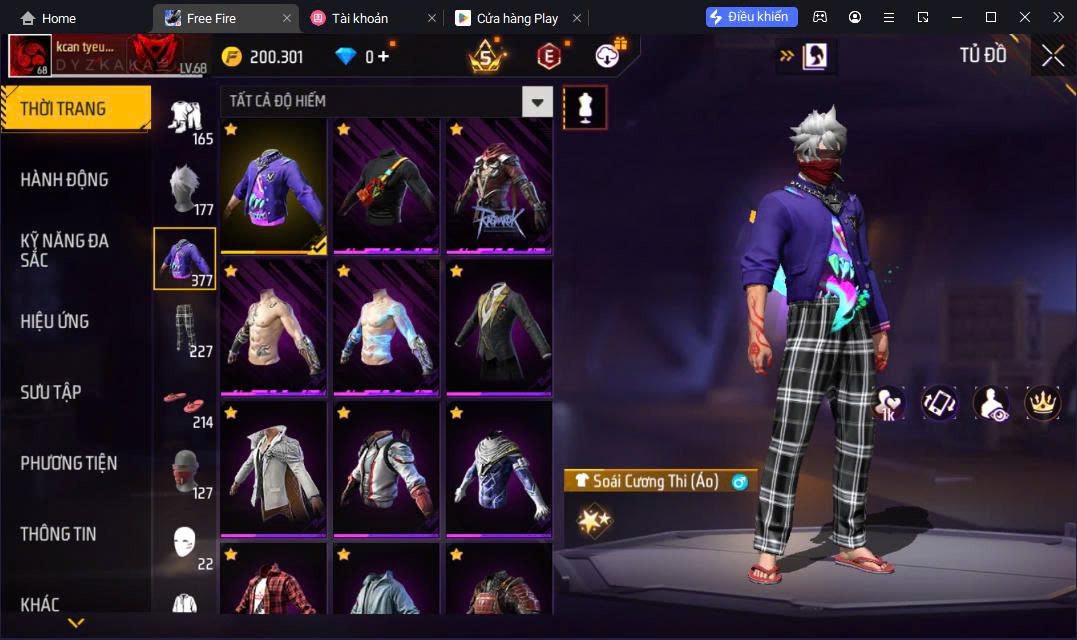Open the KỸ NĂNG ĐA SẮC tab
The image size is (1077, 640).
65,250
